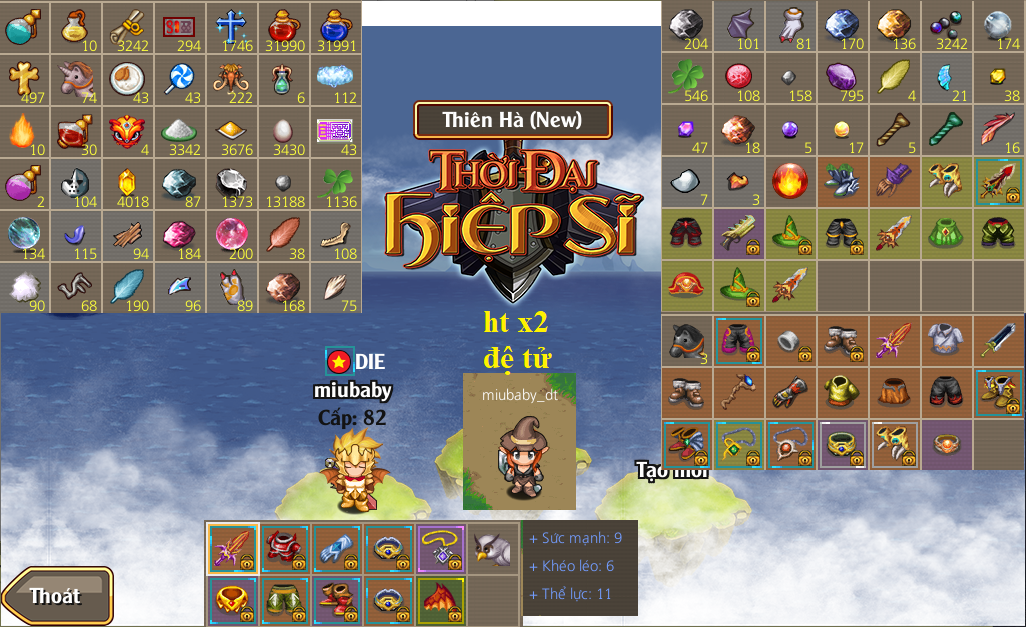Click the Thoát exit button
Image resolution: width=1026 pixels, height=627 pixels.
[57, 596]
